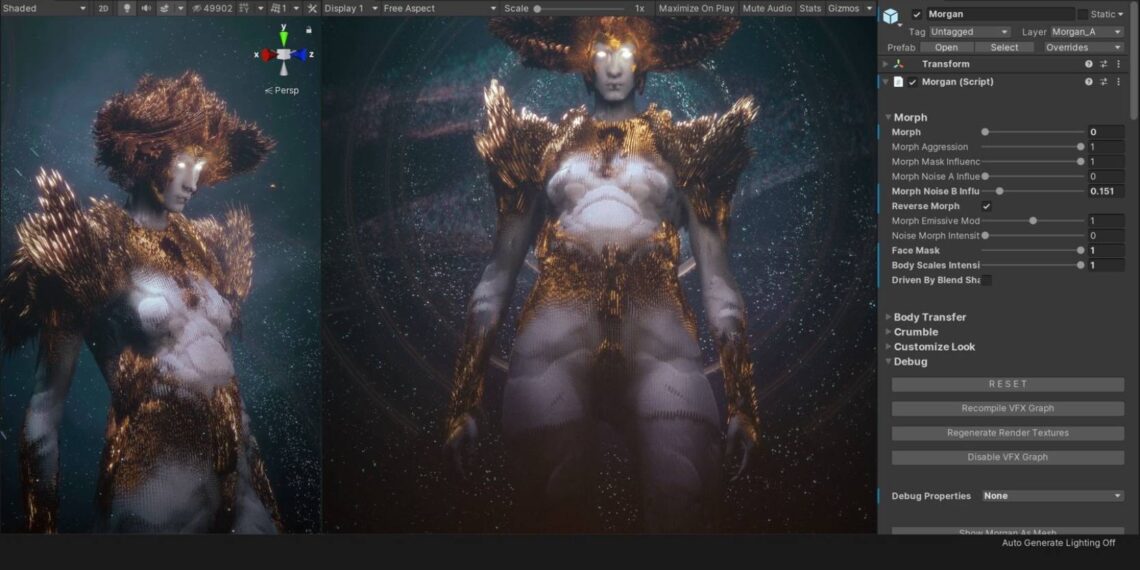Open the Layer dropdown showing Morgan_A
The width and height of the screenshot is (1140, 570).
coord(1086,32)
